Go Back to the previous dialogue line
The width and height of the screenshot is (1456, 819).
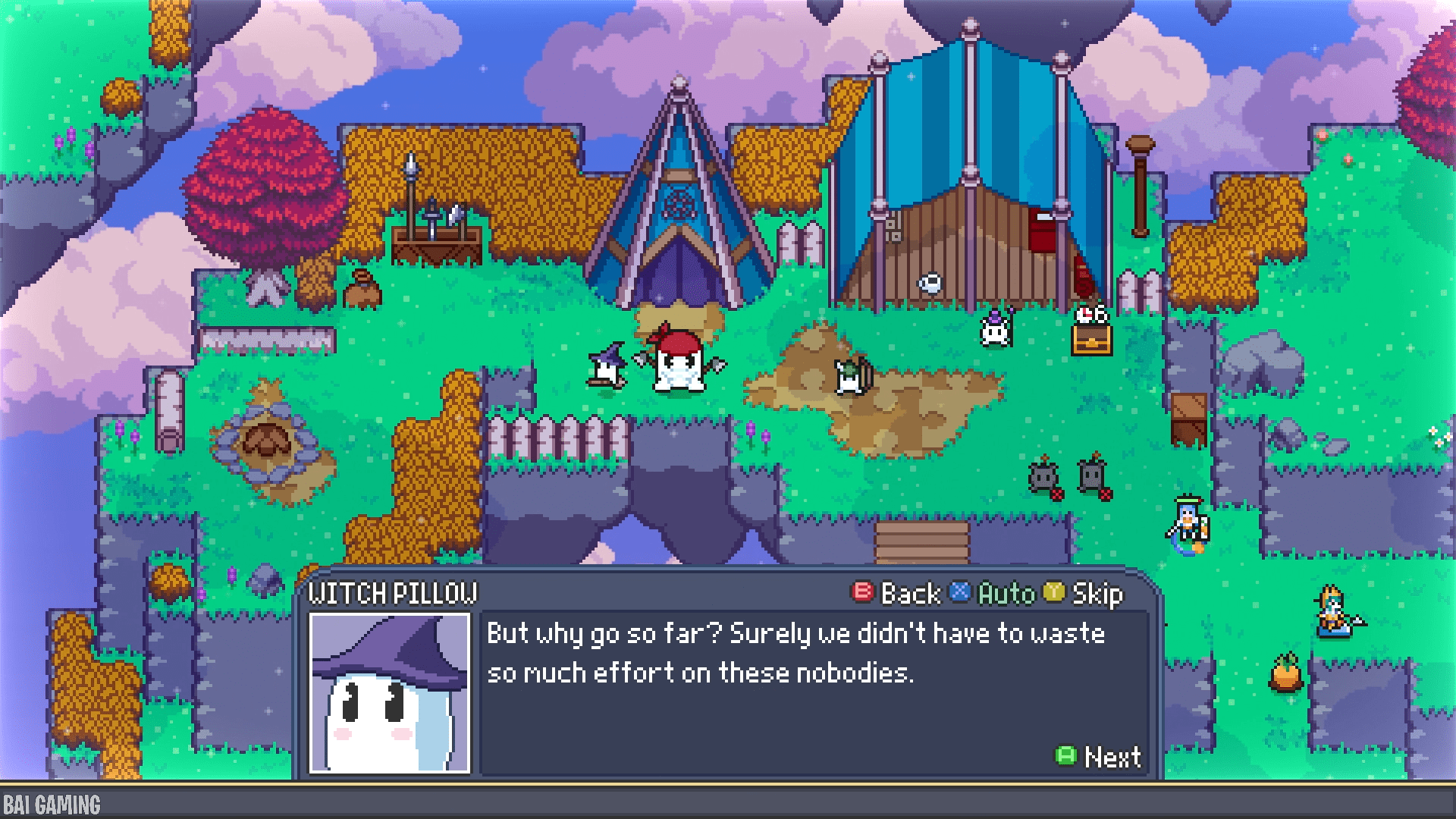[x=898, y=594]
